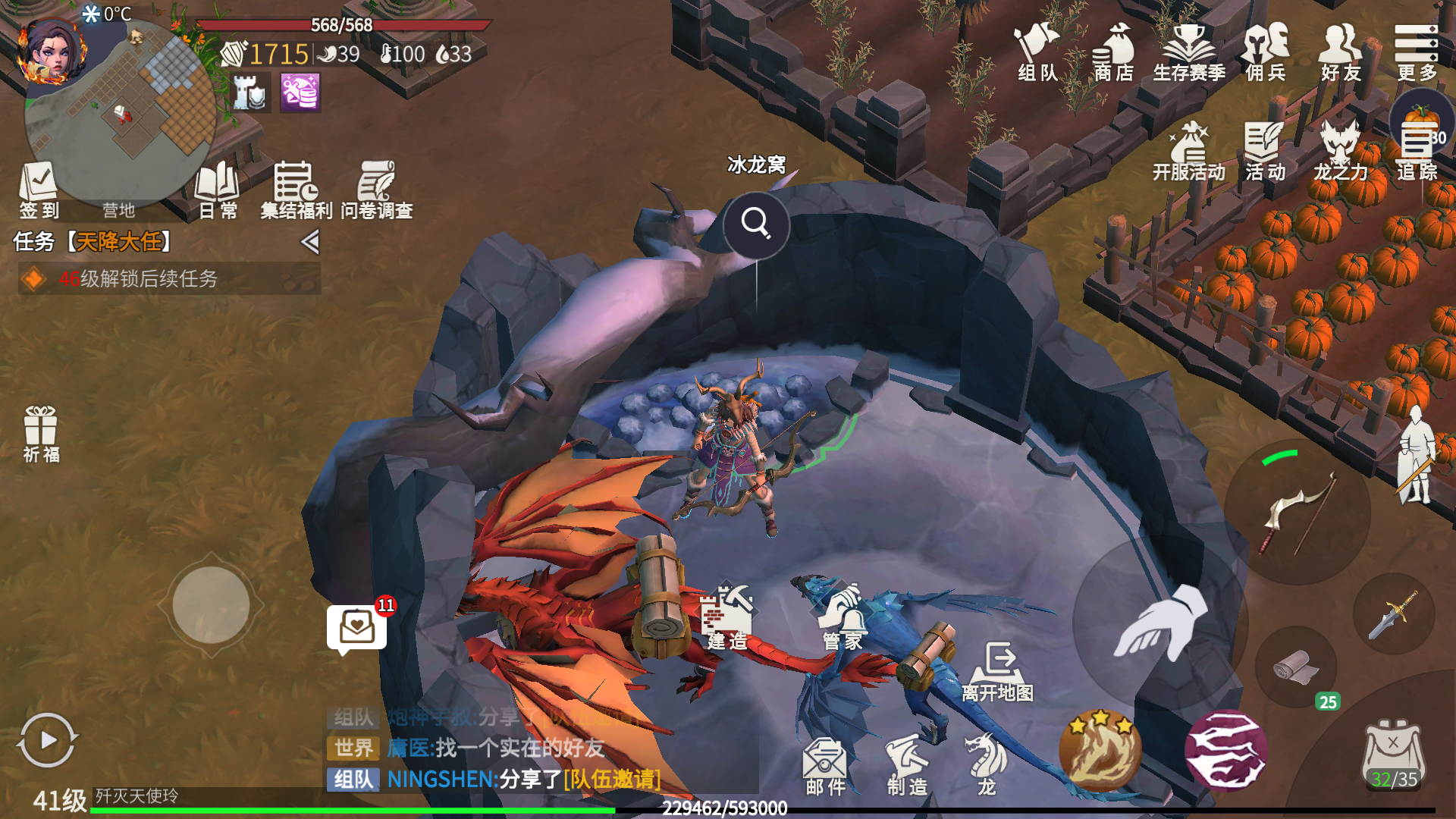Open the 商店 shop
The width and height of the screenshot is (1456, 819).
[1113, 52]
